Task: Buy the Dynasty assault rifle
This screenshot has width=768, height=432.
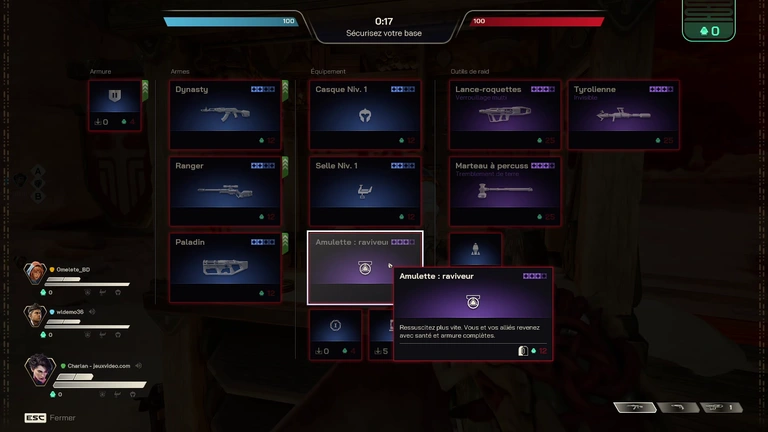Action: (x=225, y=114)
